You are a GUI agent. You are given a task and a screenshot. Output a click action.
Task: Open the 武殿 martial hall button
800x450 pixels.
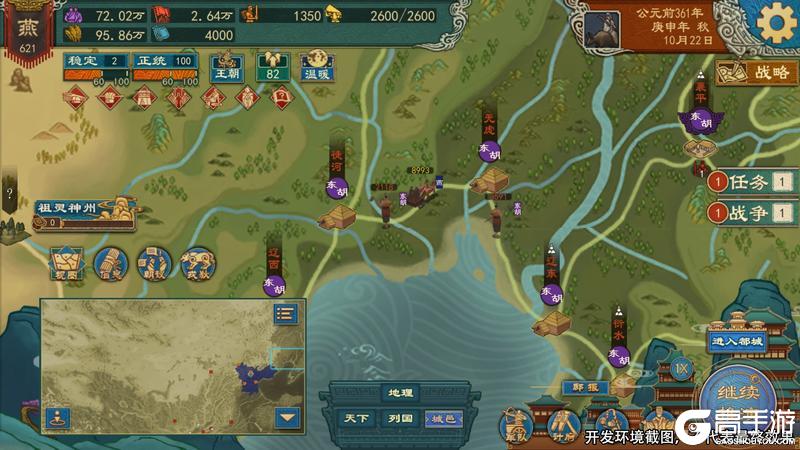click(x=197, y=262)
